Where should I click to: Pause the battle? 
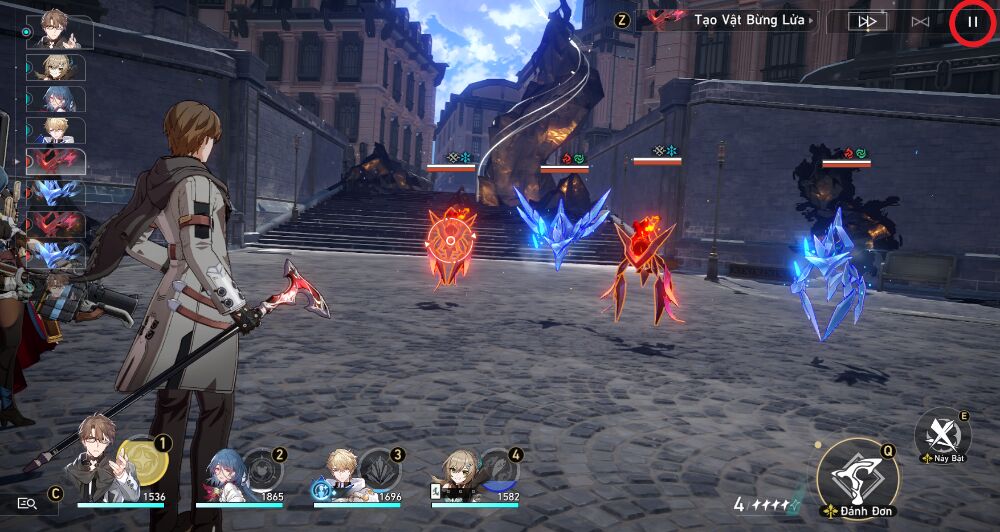972,21
